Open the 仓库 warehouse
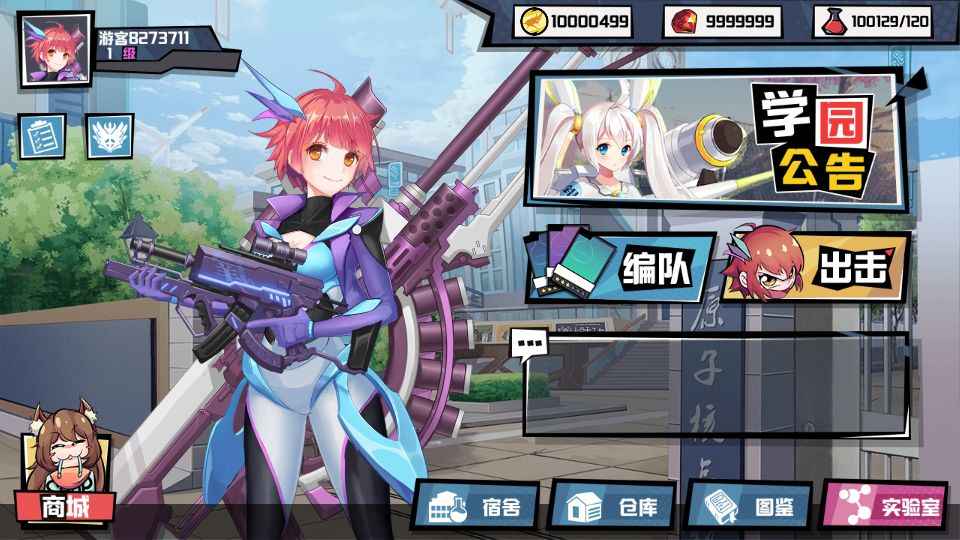Viewport: 960px width, 540px height. point(612,506)
